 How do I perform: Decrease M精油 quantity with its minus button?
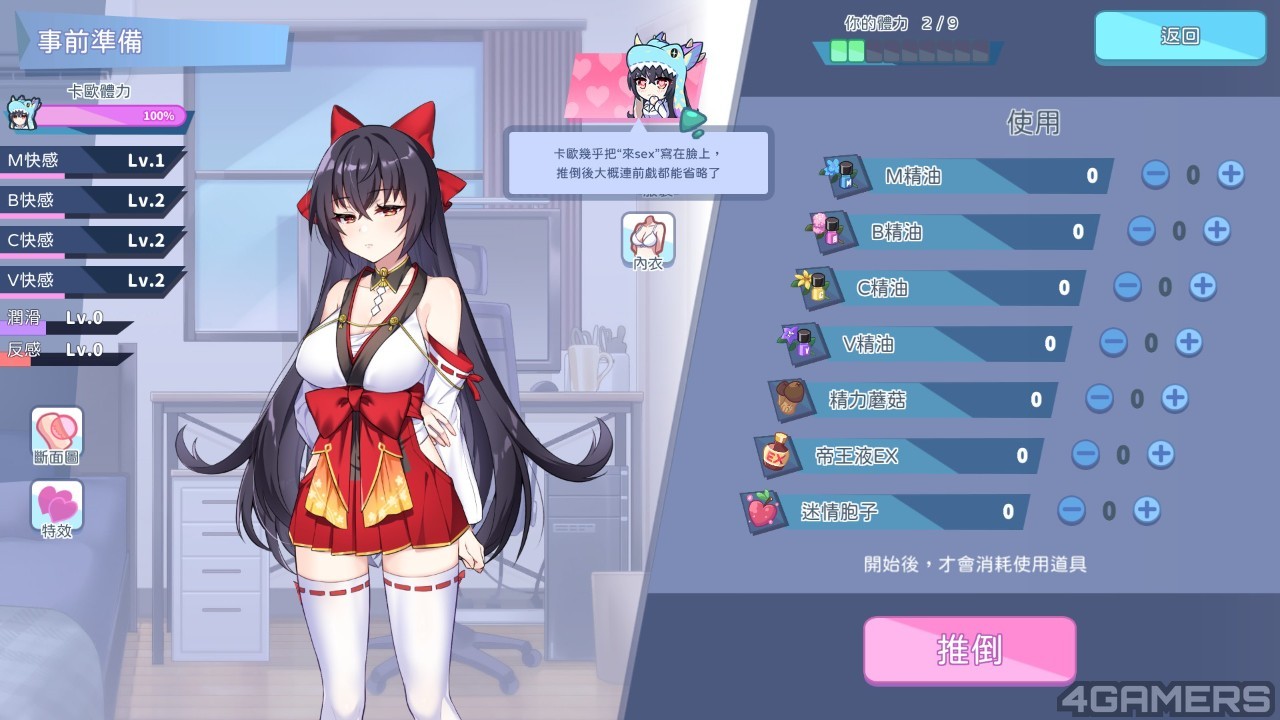click(1155, 175)
